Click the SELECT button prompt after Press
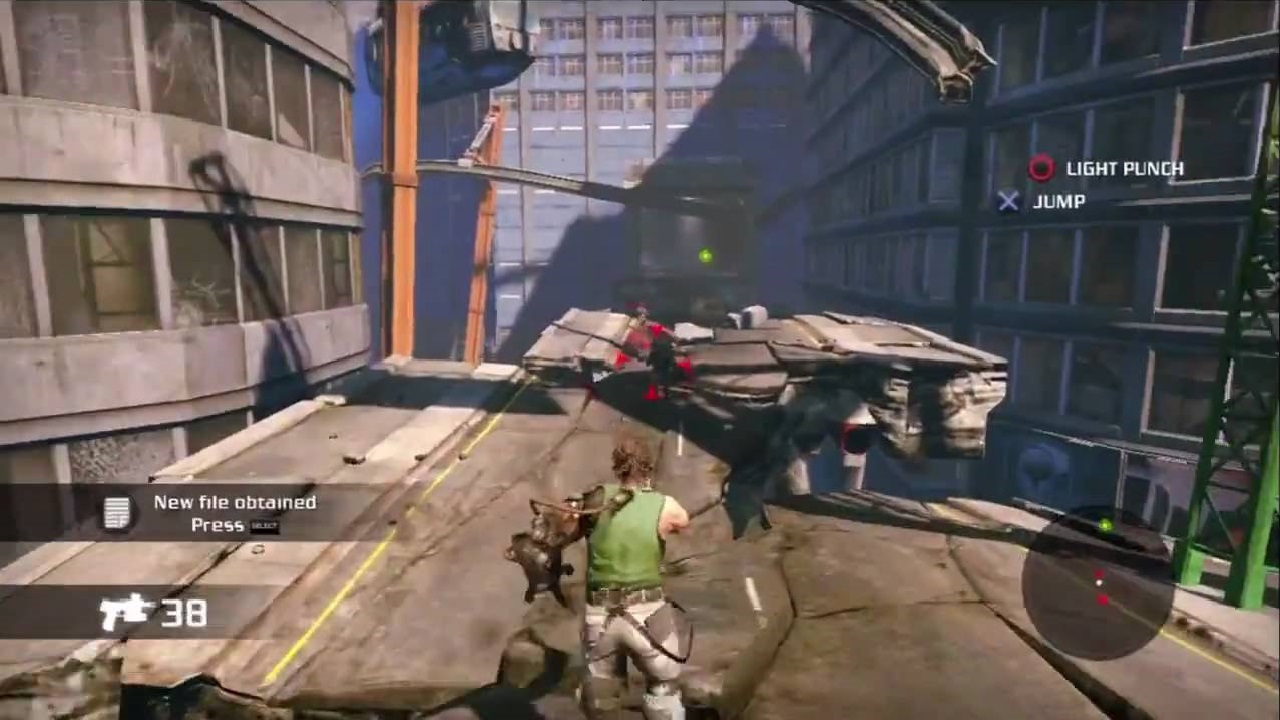 264,526
